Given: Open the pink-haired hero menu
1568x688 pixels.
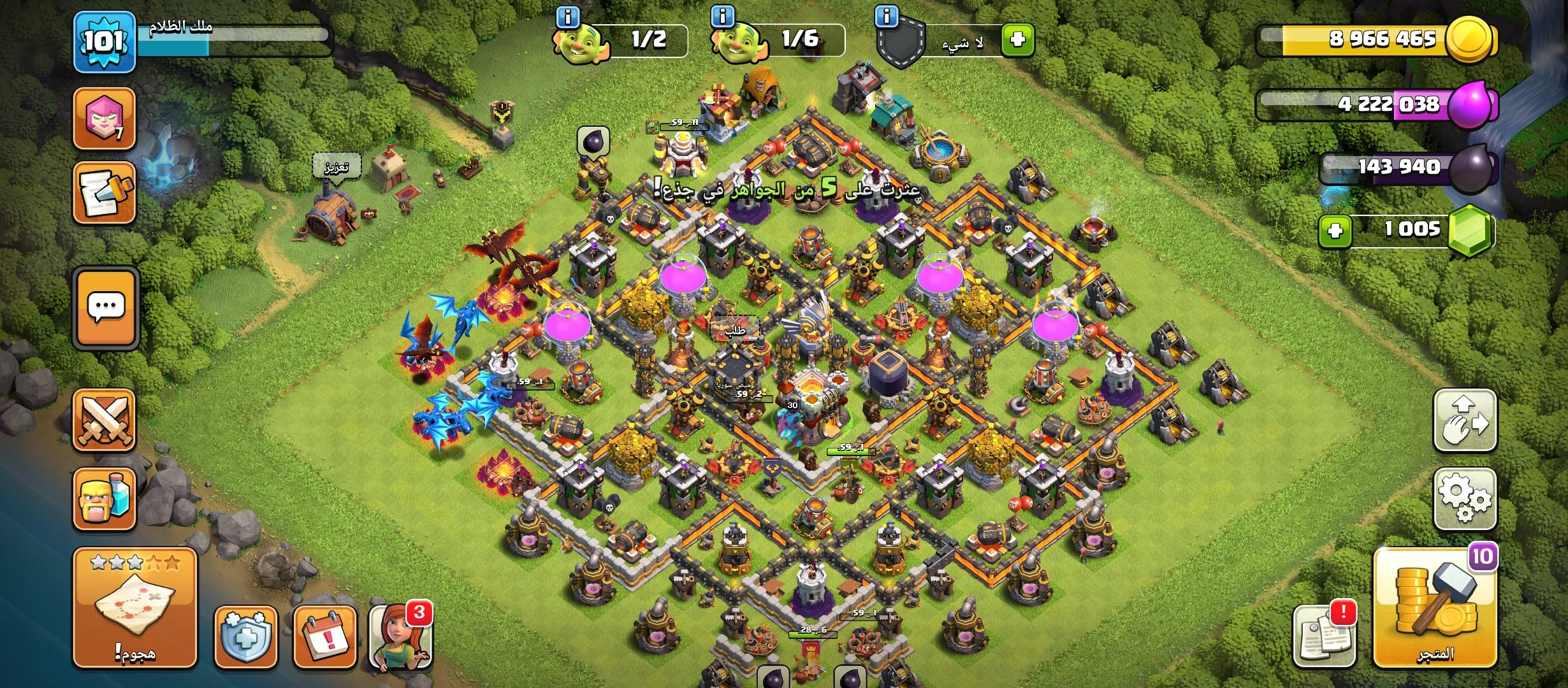Looking at the screenshot, I should (x=105, y=118).
